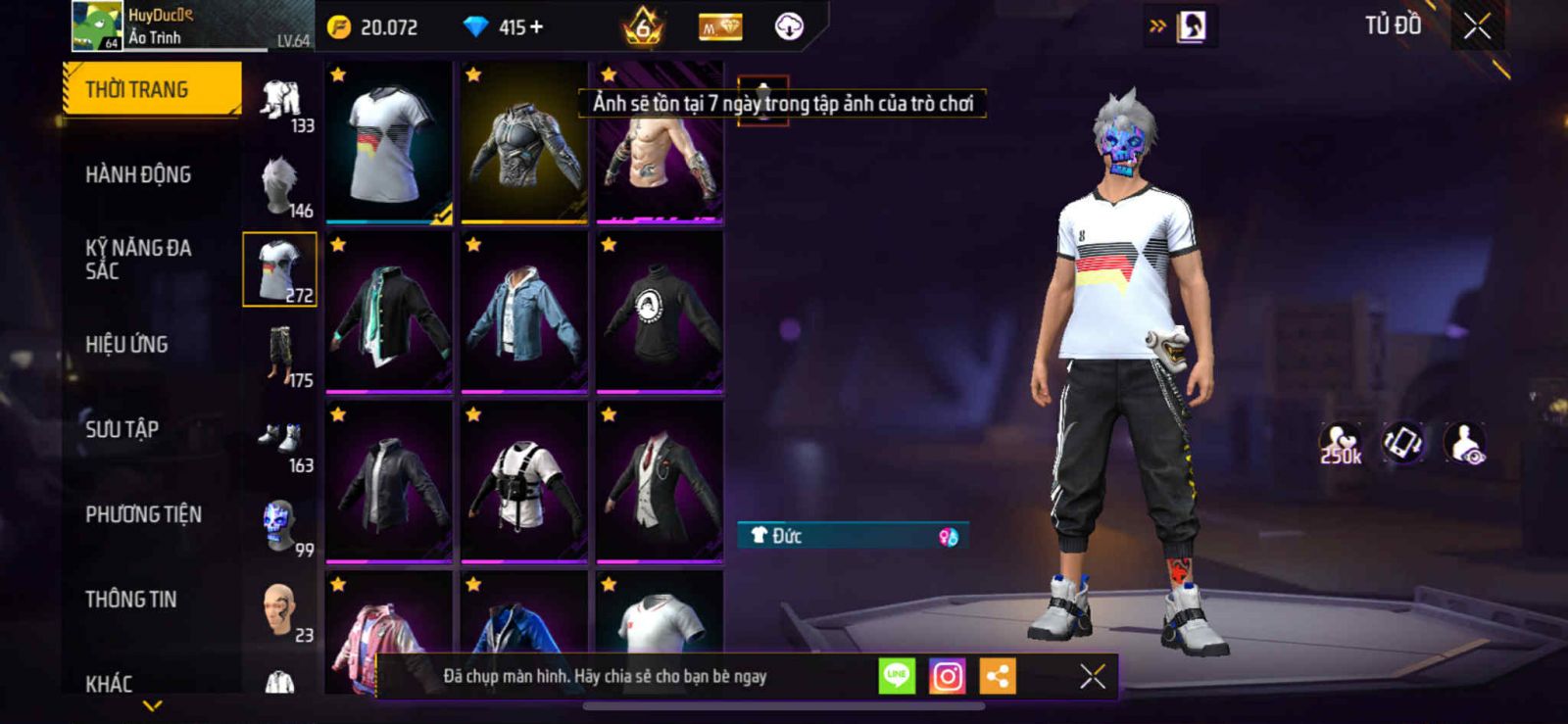Add more diamonds with plus button
The height and width of the screenshot is (724, 1568).
point(536,27)
